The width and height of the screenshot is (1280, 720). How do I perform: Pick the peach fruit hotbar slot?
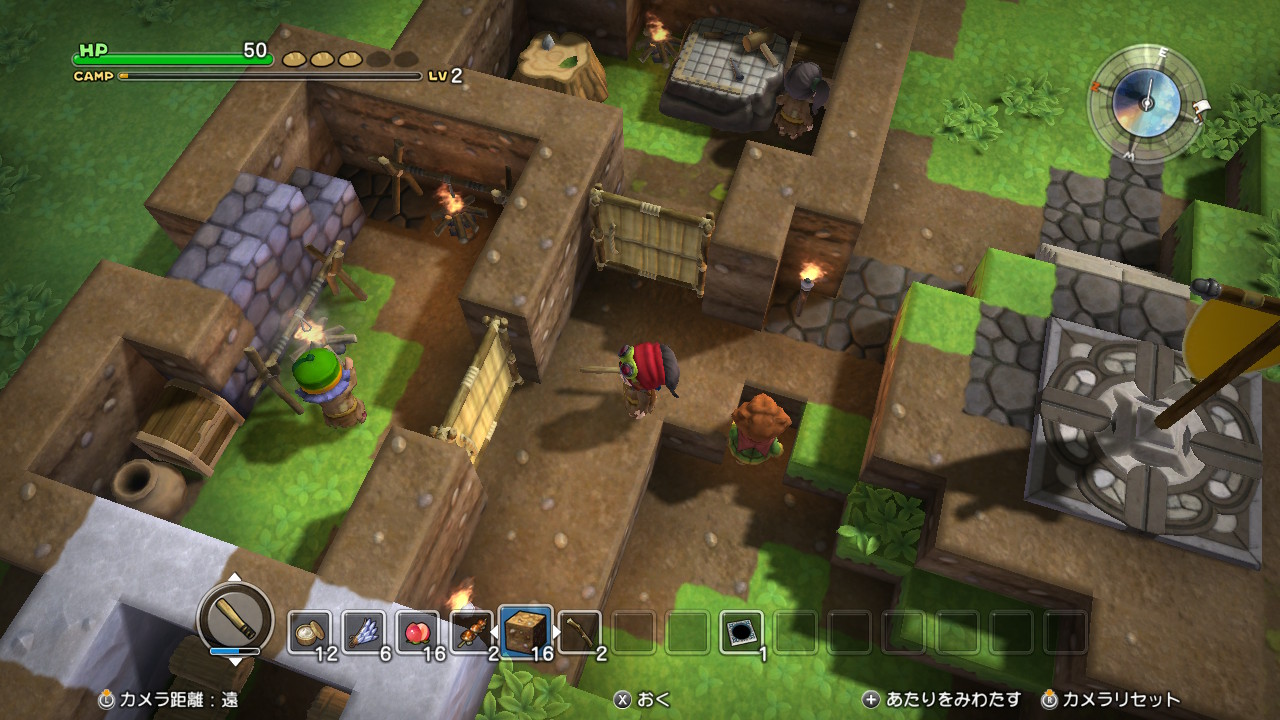pos(417,632)
